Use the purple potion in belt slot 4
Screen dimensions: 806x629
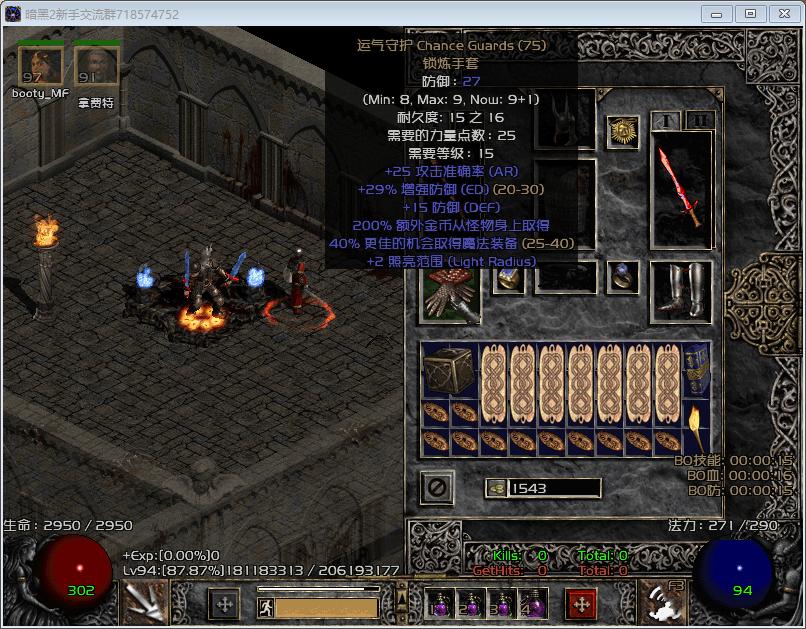click(x=532, y=604)
